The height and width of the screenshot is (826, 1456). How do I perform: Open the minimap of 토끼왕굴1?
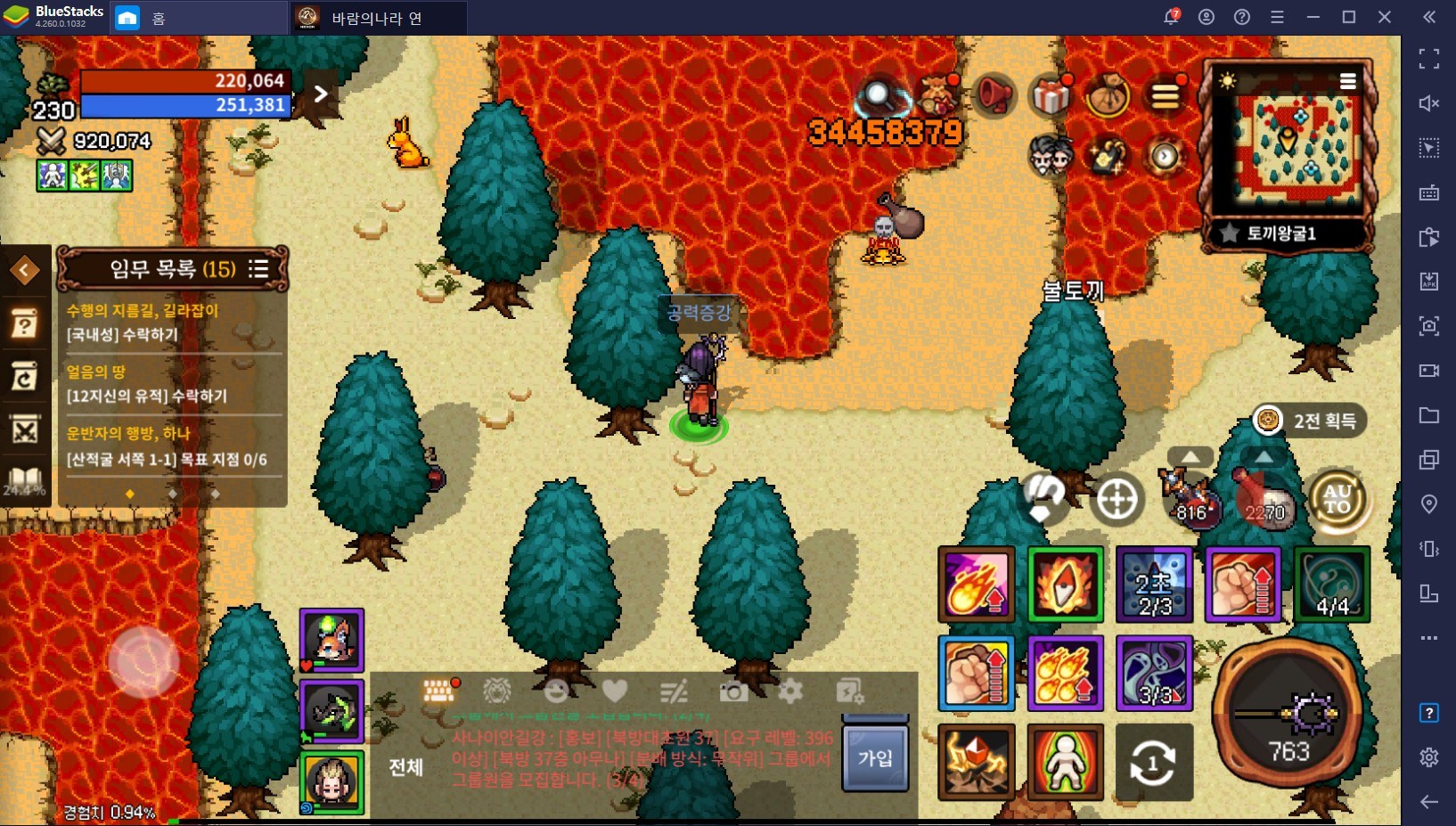point(1288,144)
